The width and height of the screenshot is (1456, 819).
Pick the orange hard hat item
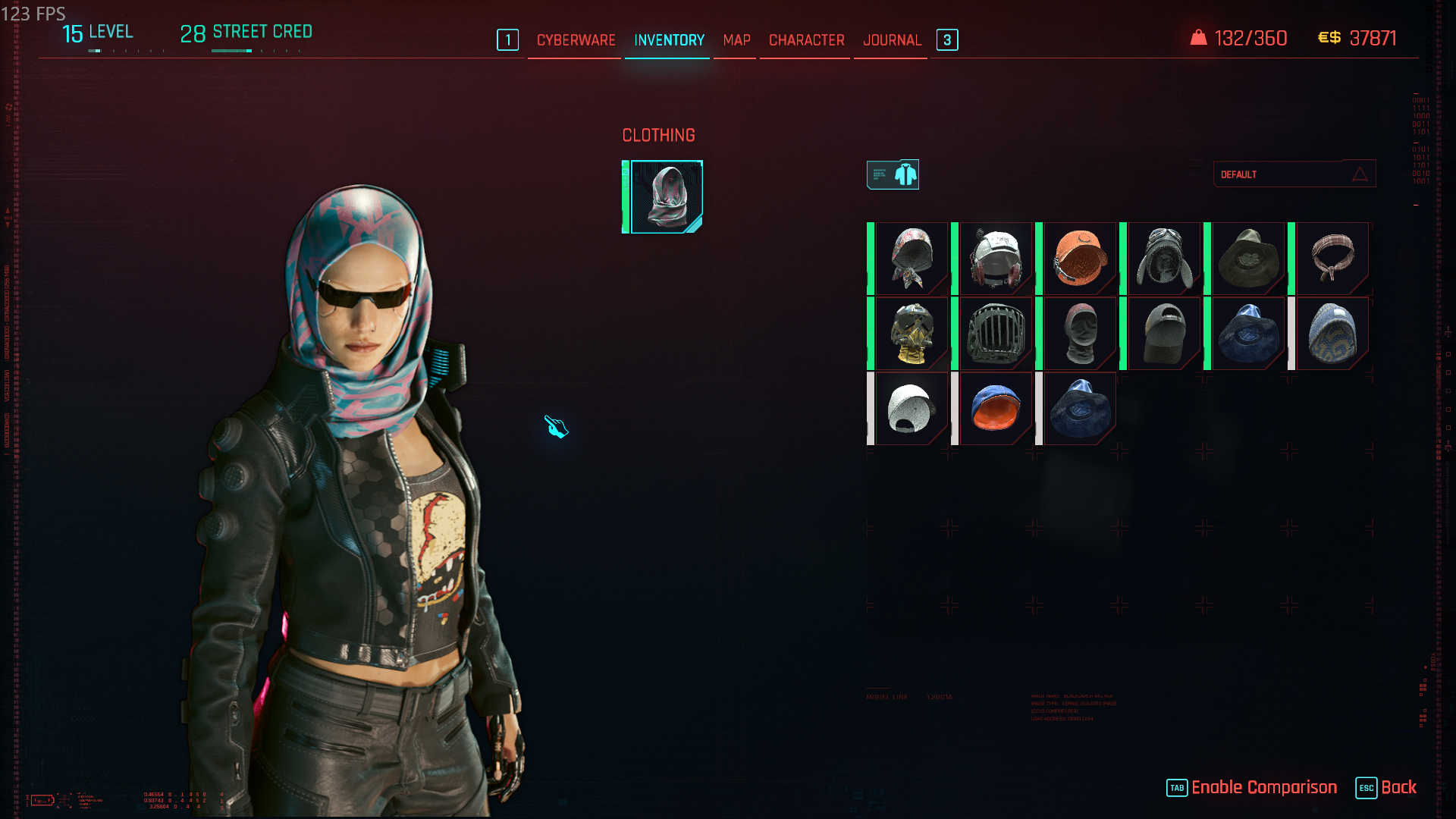coord(1079,259)
